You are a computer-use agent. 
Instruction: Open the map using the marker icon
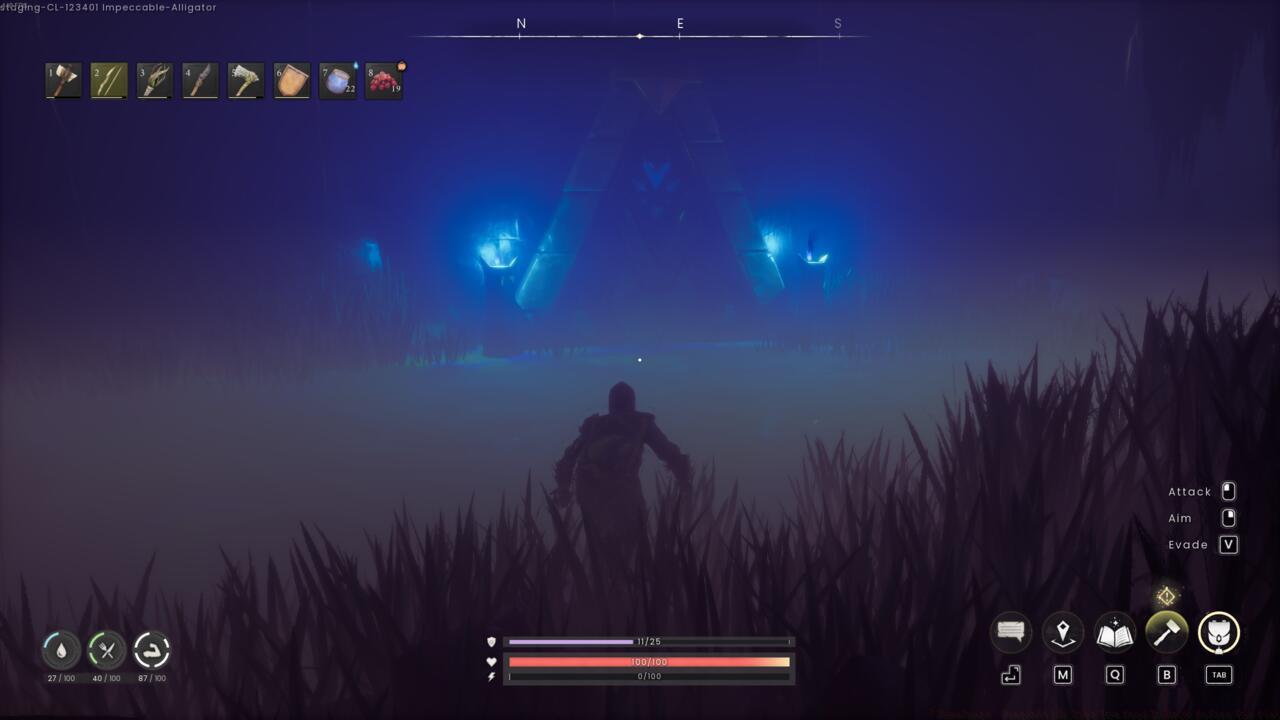pyautogui.click(x=1062, y=631)
